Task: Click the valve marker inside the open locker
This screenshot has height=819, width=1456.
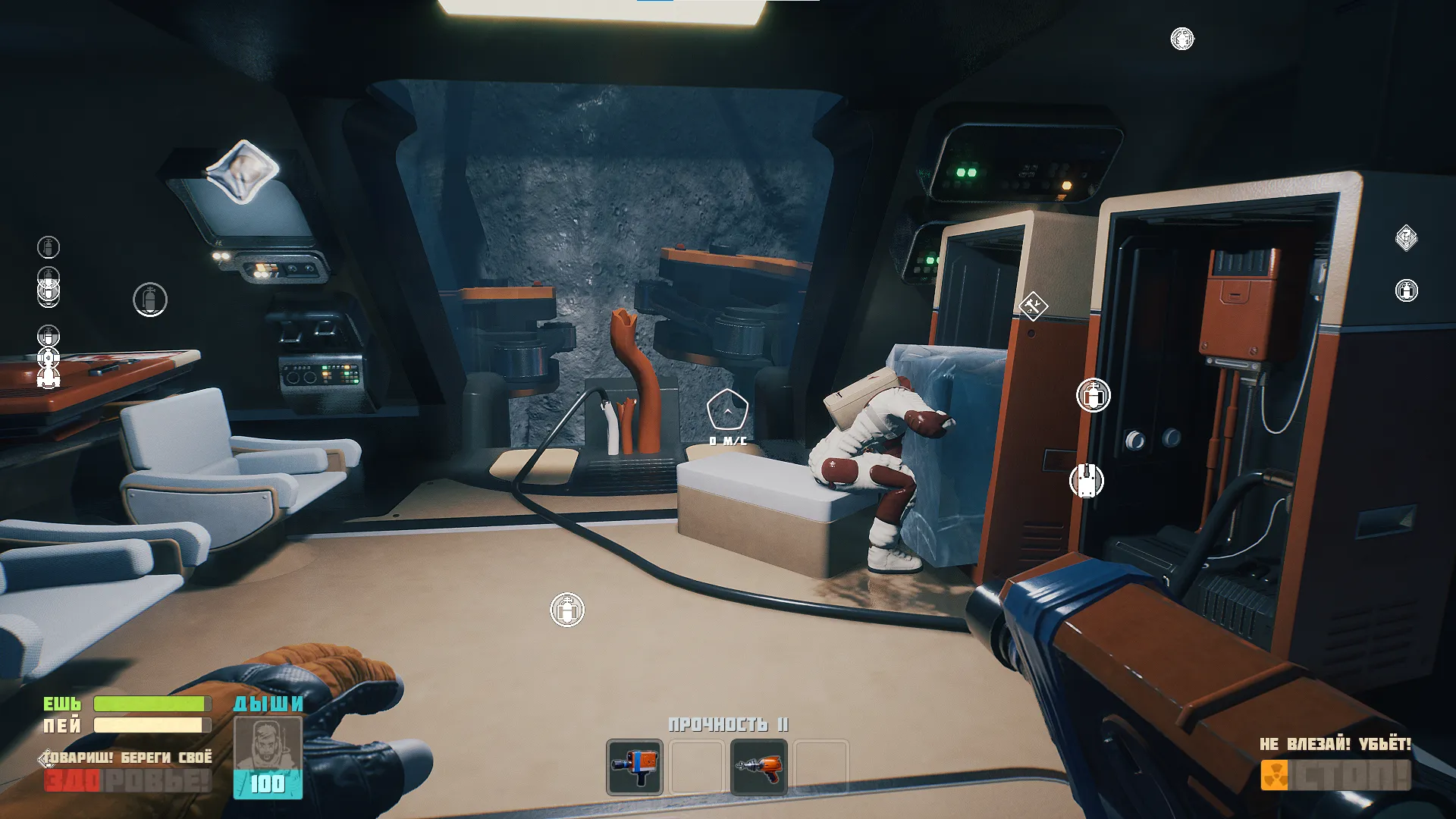Action: point(1092,394)
